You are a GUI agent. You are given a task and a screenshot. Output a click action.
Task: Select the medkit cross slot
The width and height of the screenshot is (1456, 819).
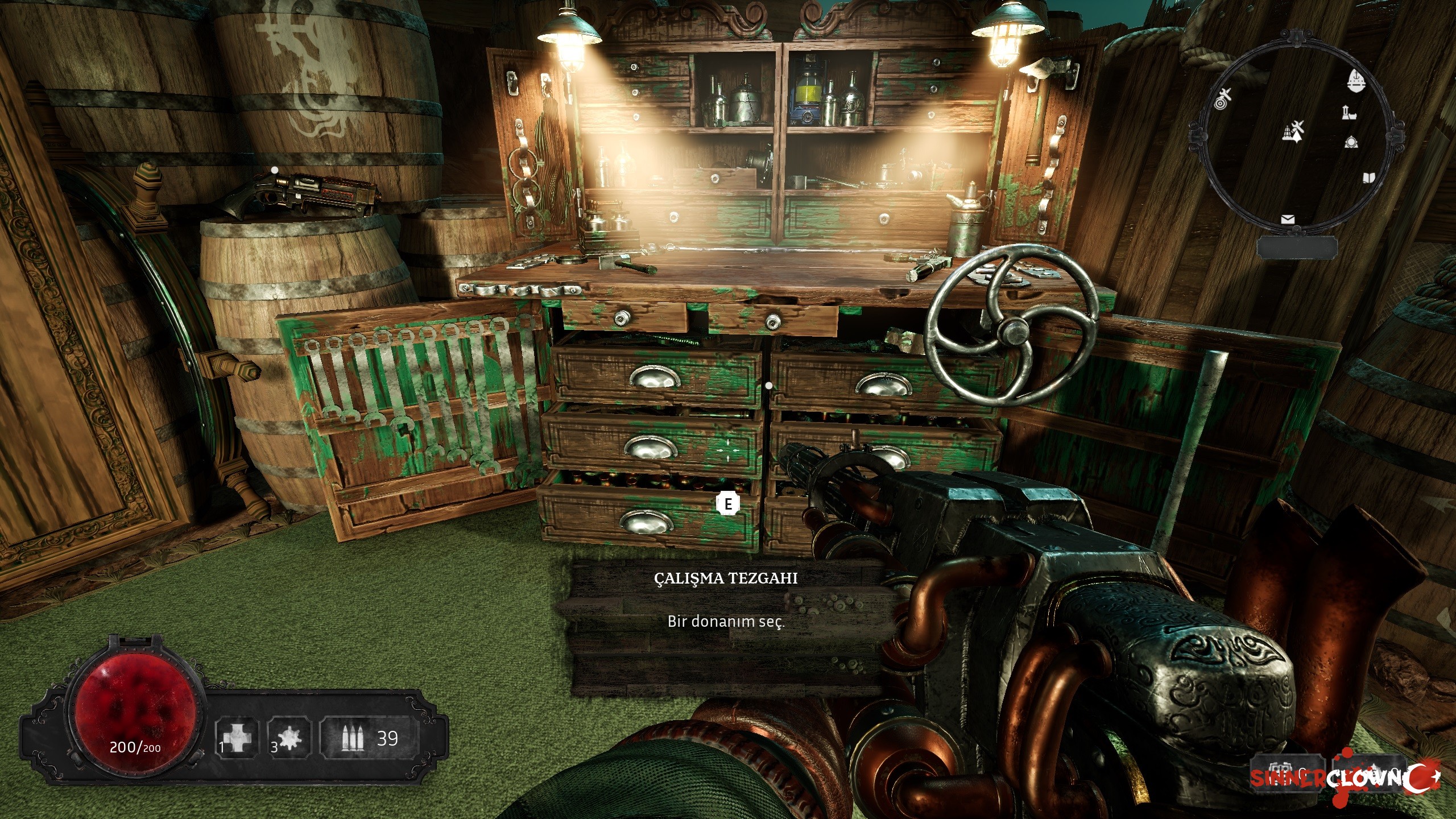point(235,738)
